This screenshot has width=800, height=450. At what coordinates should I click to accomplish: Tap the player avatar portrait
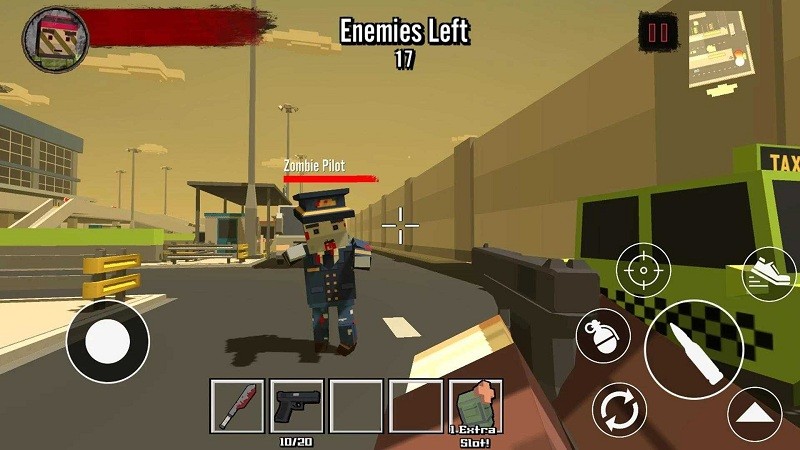coord(55,39)
